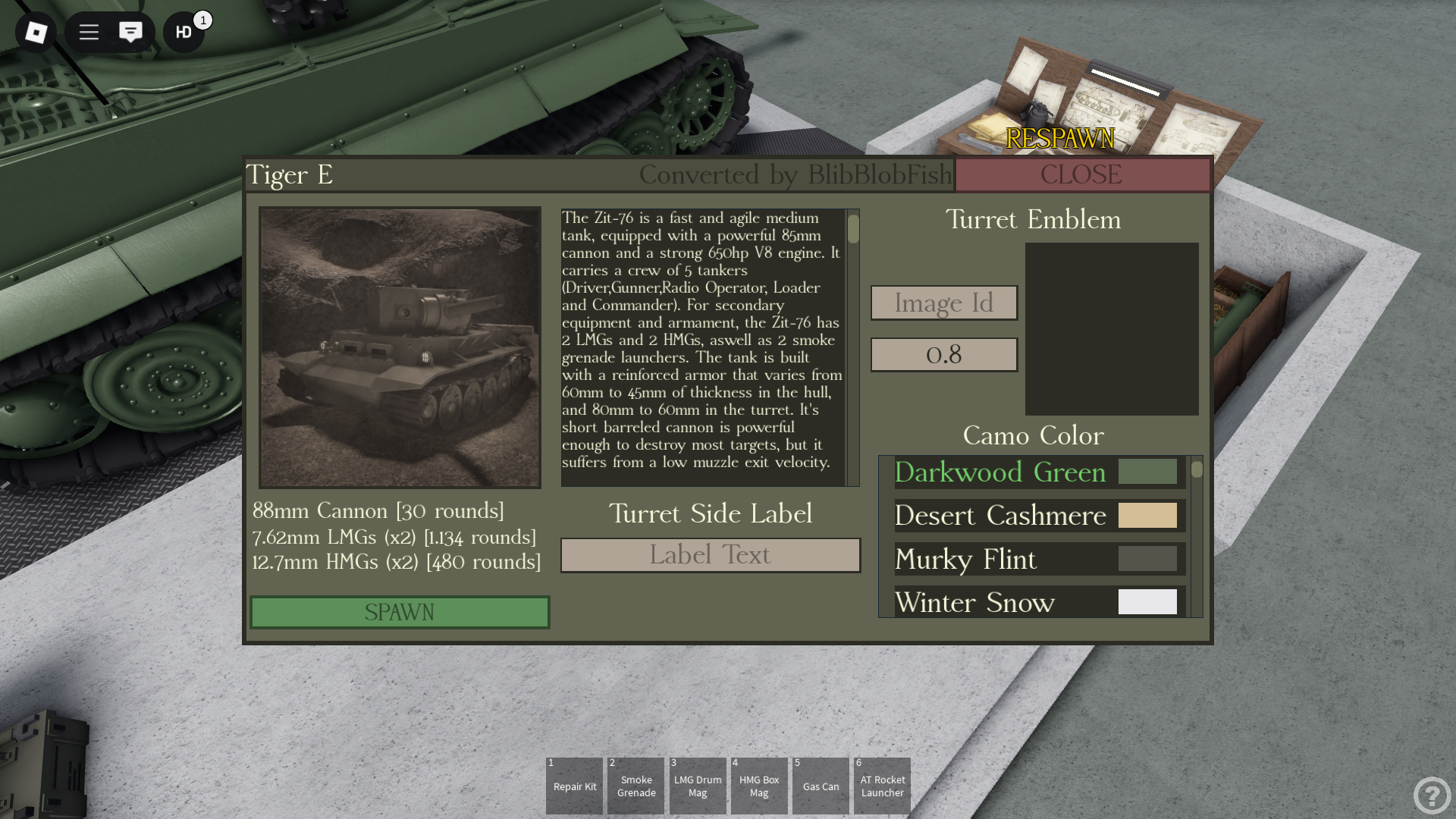
Task: Click the Image Id button
Action: [944, 303]
